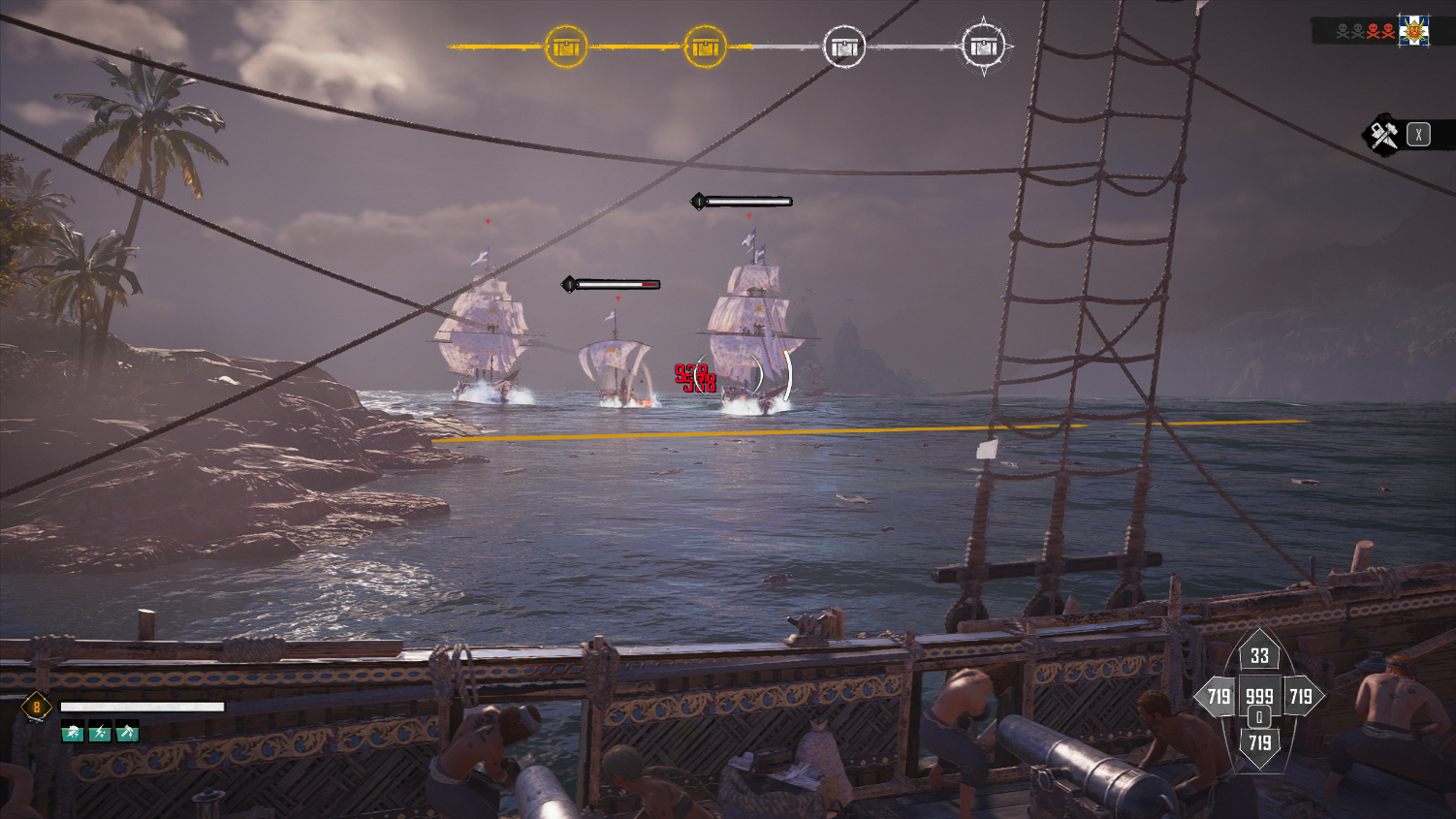
Task: Select the lightning bolt sparkle buff icon
Action: pyautogui.click(x=100, y=733)
